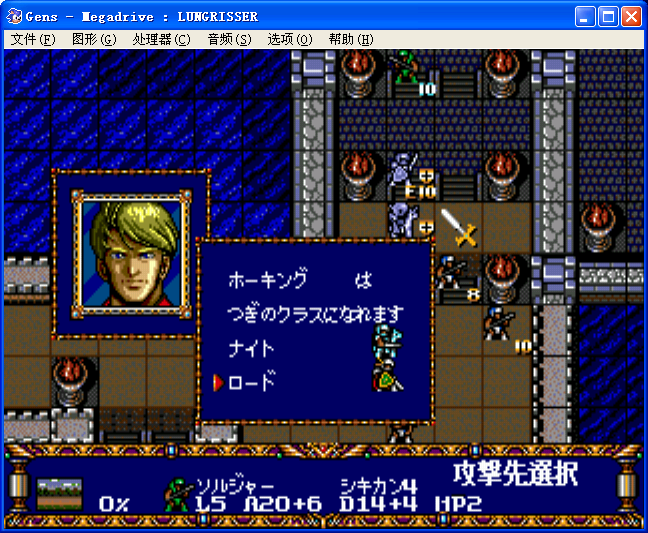Open the 选项(O) menu
This screenshot has height=533, width=648.
click(x=290, y=39)
